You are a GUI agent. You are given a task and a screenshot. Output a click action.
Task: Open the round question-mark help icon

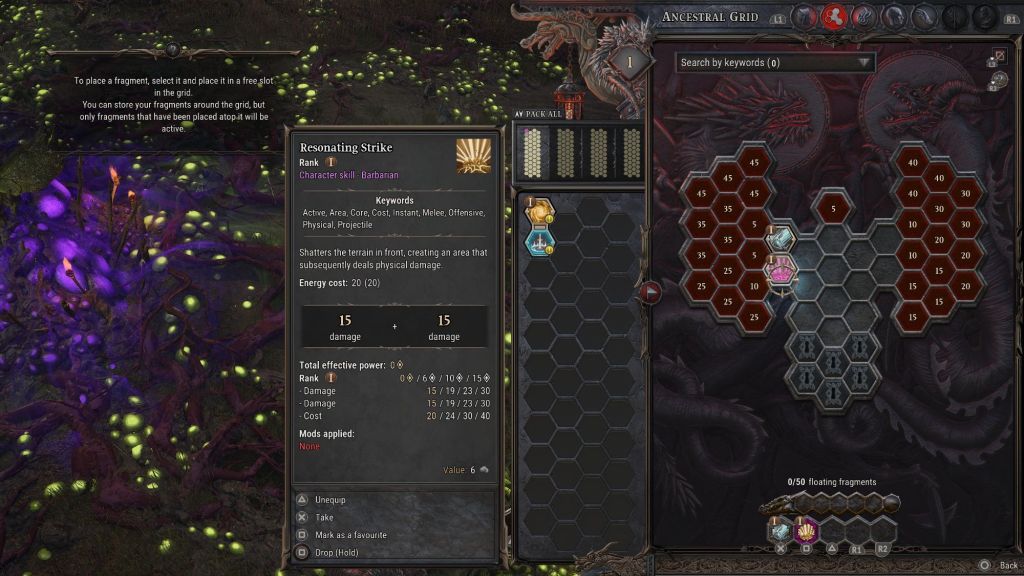tap(173, 49)
